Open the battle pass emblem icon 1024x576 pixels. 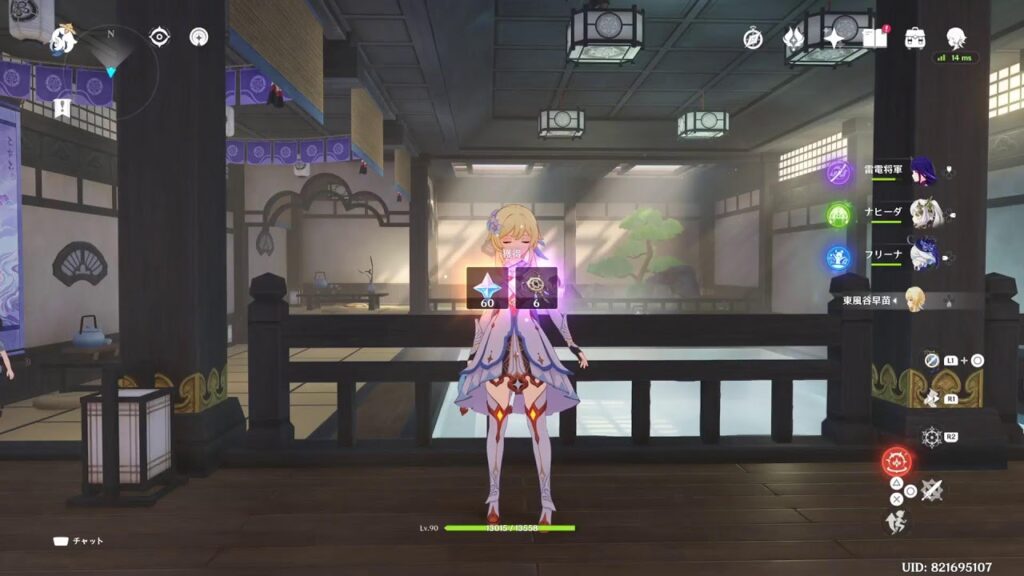click(794, 39)
